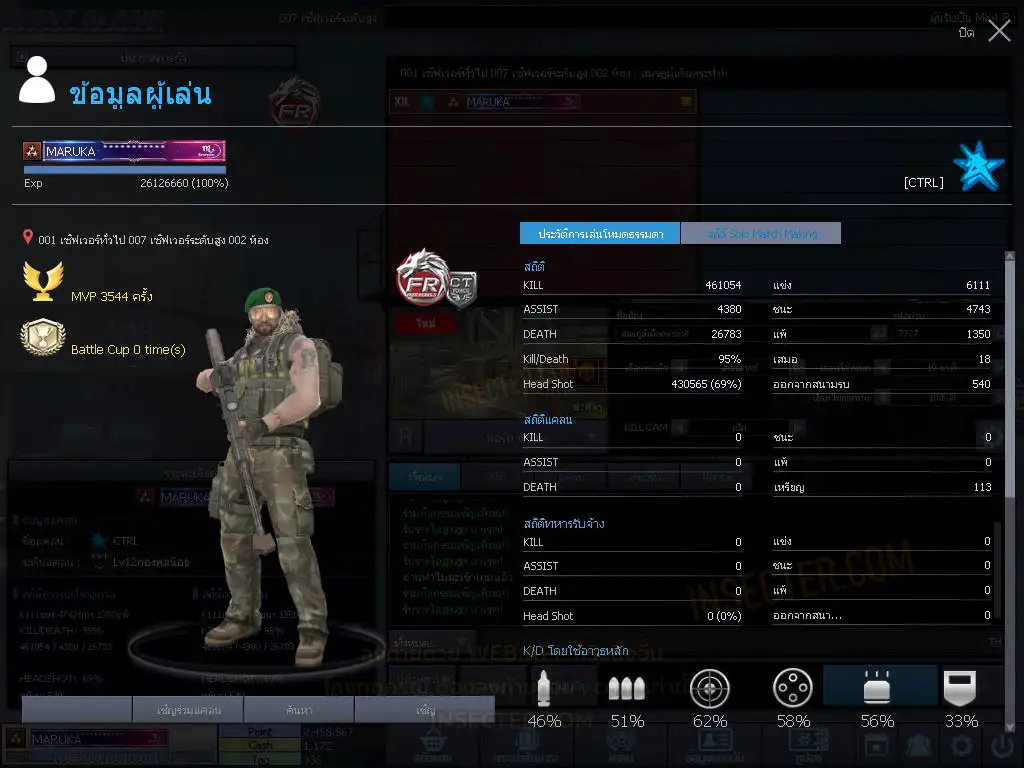Click the ค้นหา search button
1024x768 pixels.
click(x=299, y=710)
